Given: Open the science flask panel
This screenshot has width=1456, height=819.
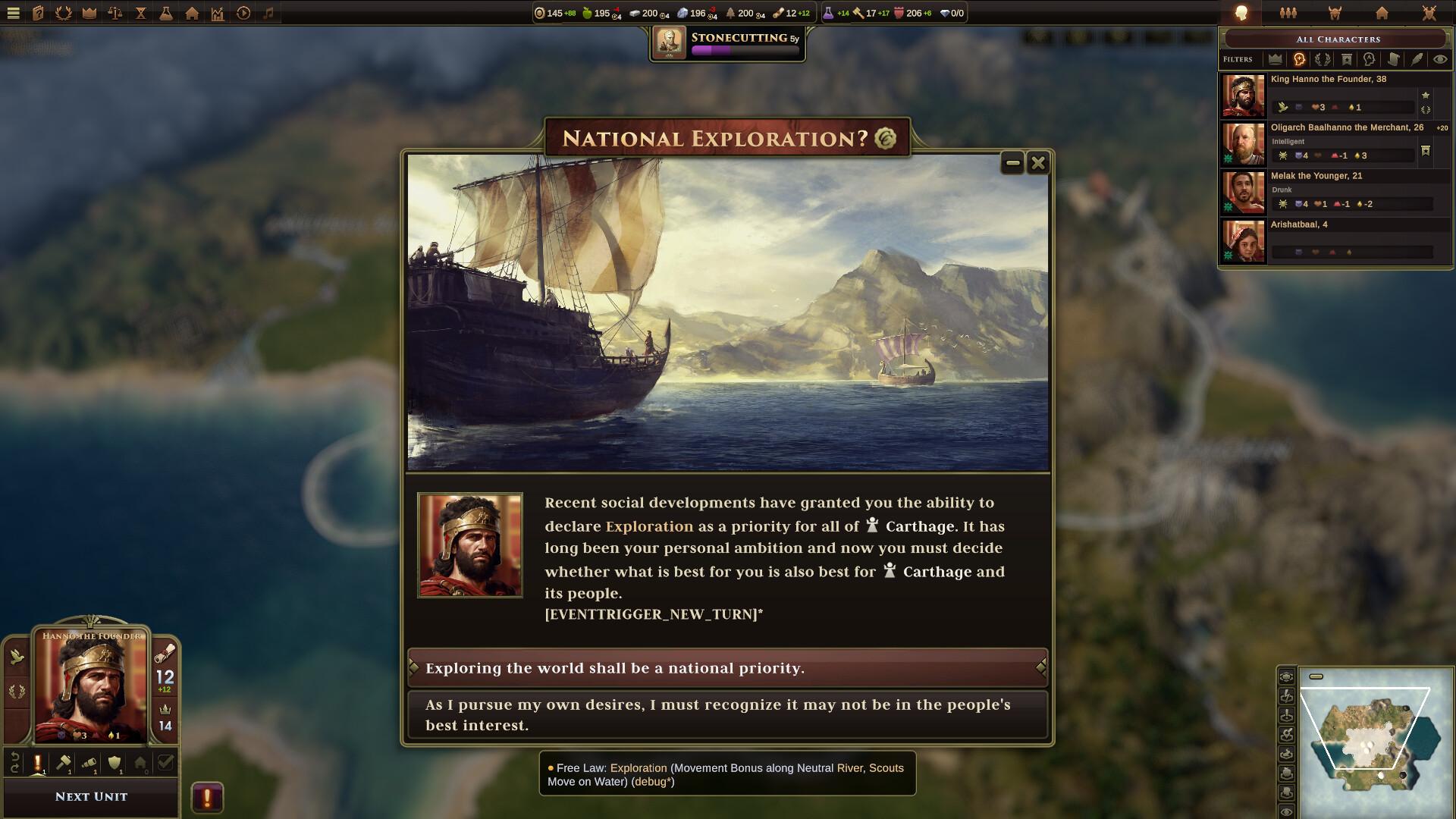Looking at the screenshot, I should click(x=166, y=13).
